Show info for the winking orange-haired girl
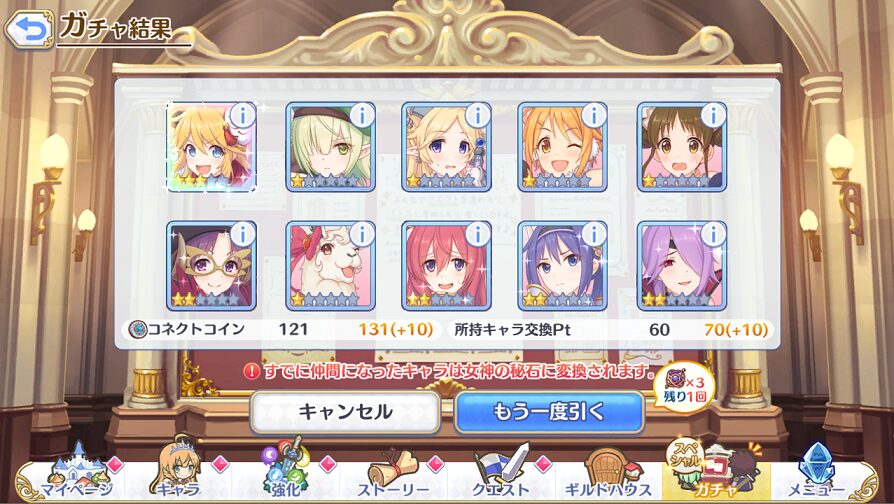This screenshot has height=504, width=894. pyautogui.click(x=594, y=115)
